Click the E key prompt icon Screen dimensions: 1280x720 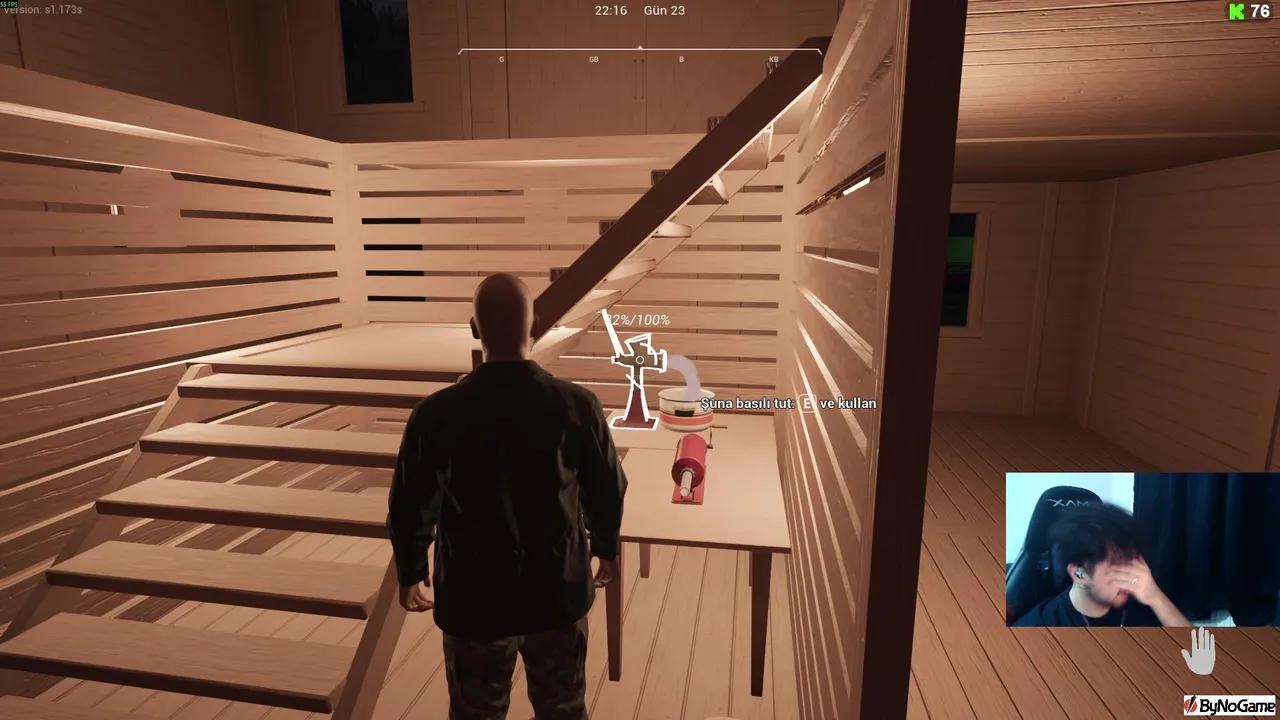pos(805,403)
